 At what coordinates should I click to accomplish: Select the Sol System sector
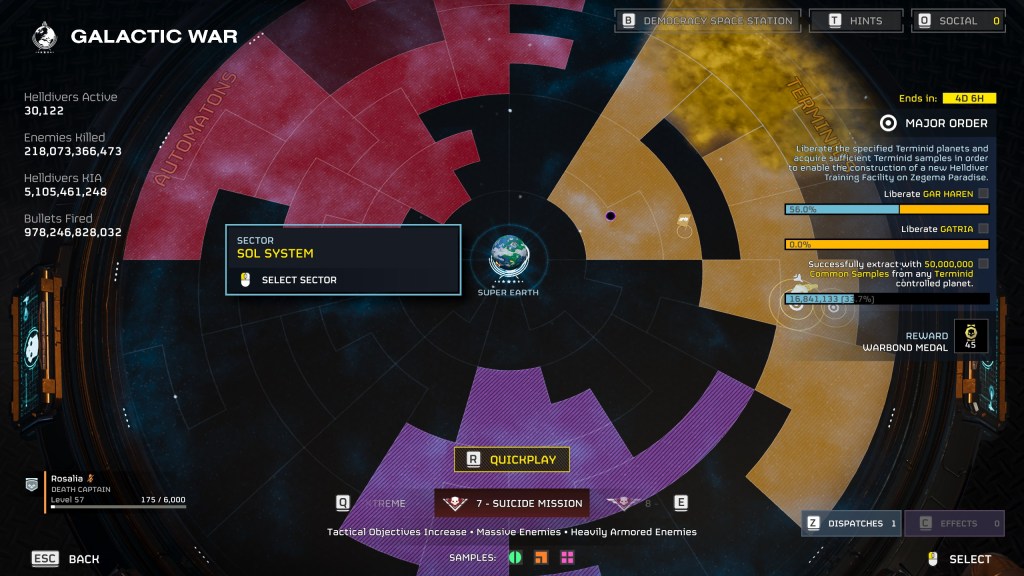point(343,260)
